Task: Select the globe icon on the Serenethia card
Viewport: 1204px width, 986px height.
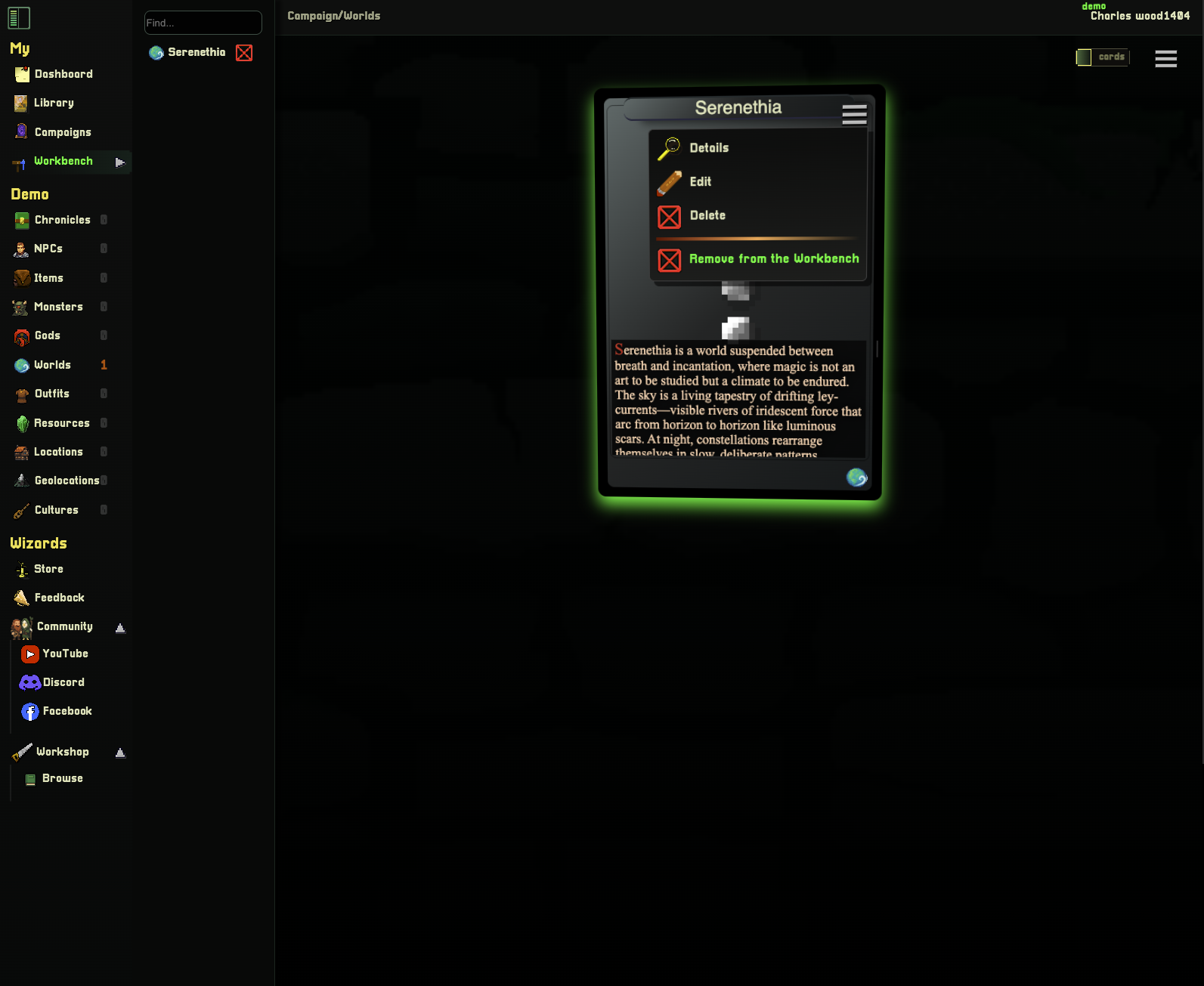Action: pos(857,478)
